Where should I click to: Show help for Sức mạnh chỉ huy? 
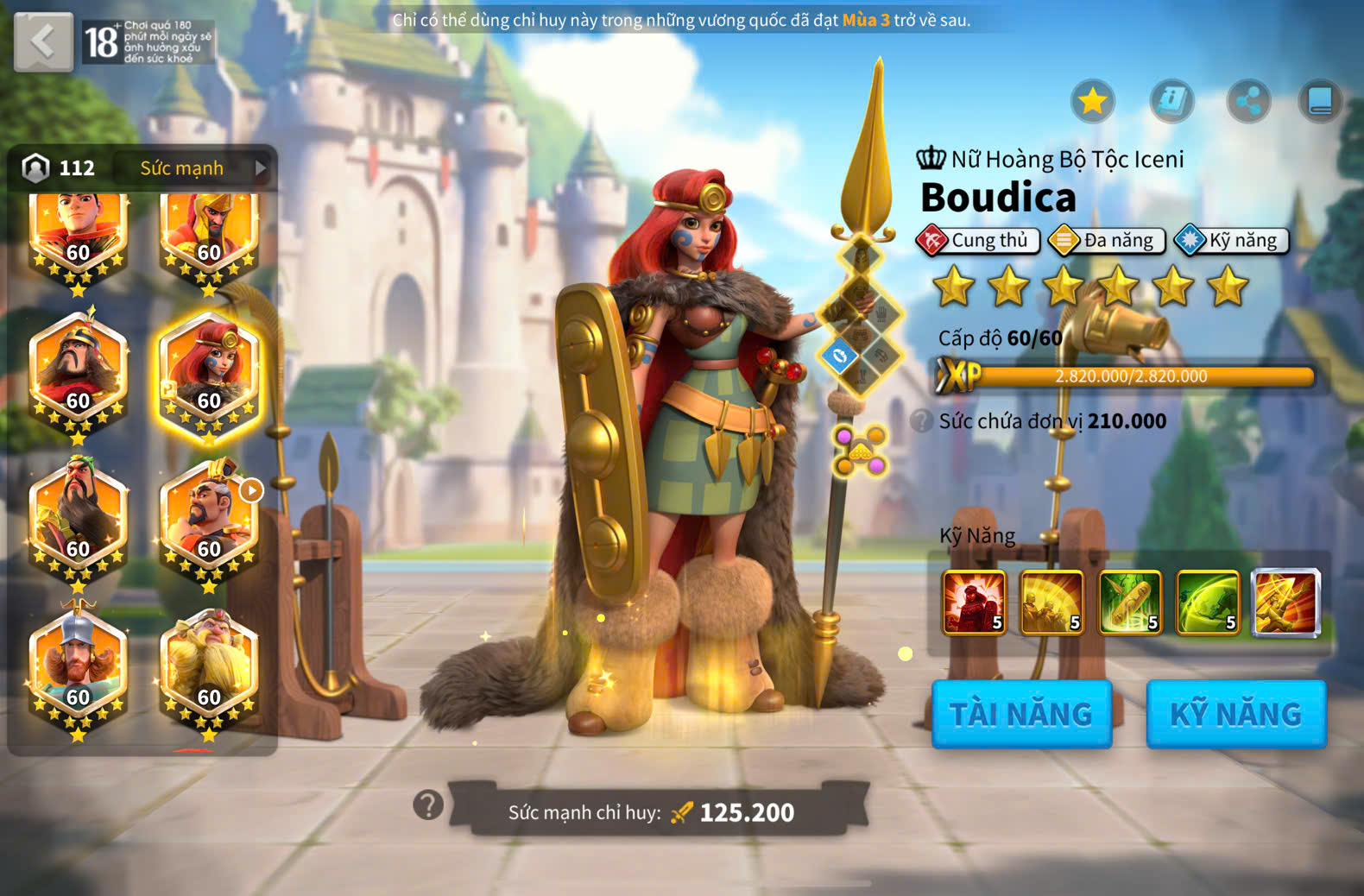point(428,805)
